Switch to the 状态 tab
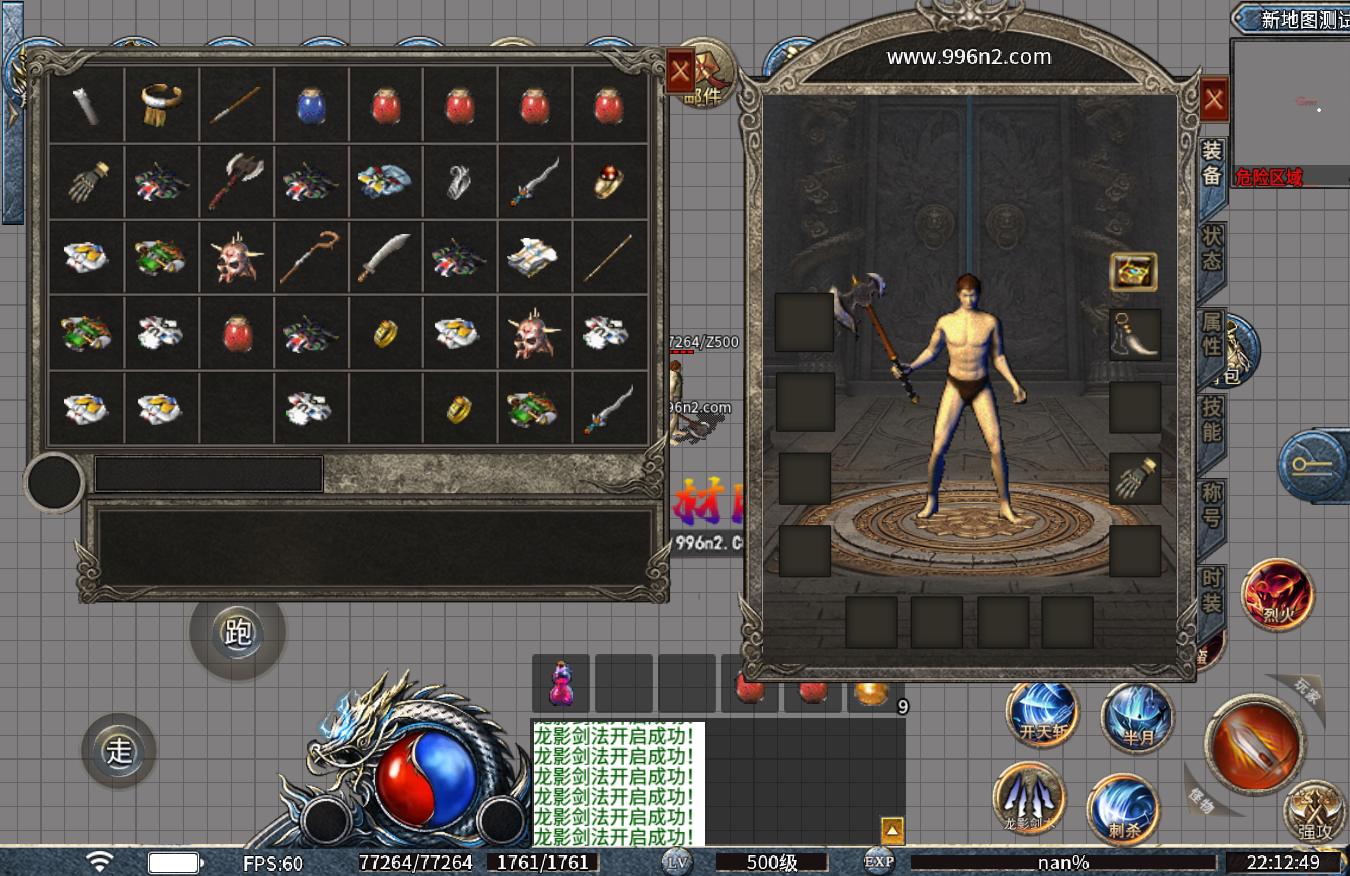This screenshot has width=1350, height=876. click(1212, 248)
